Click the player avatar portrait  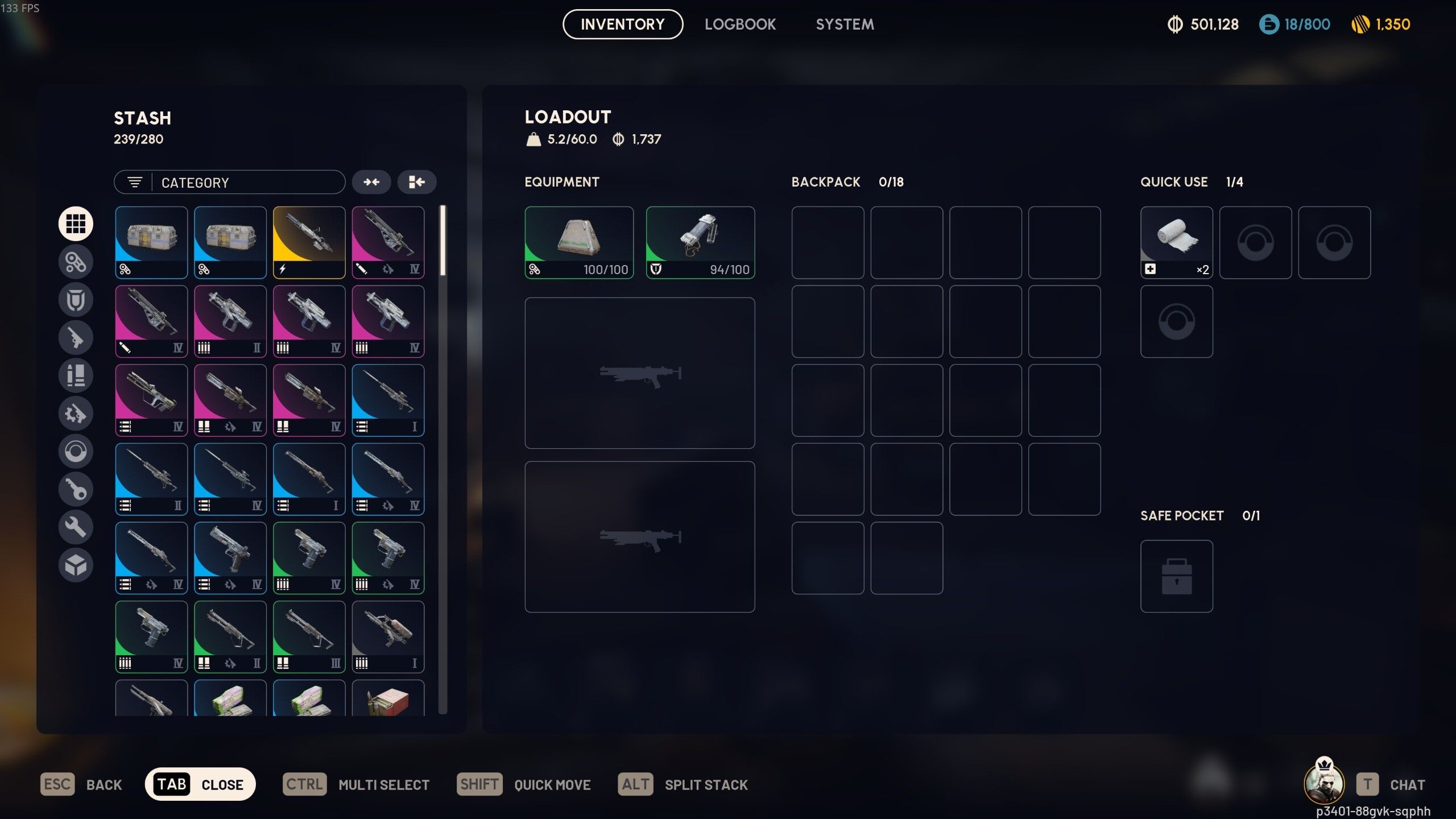1323,783
